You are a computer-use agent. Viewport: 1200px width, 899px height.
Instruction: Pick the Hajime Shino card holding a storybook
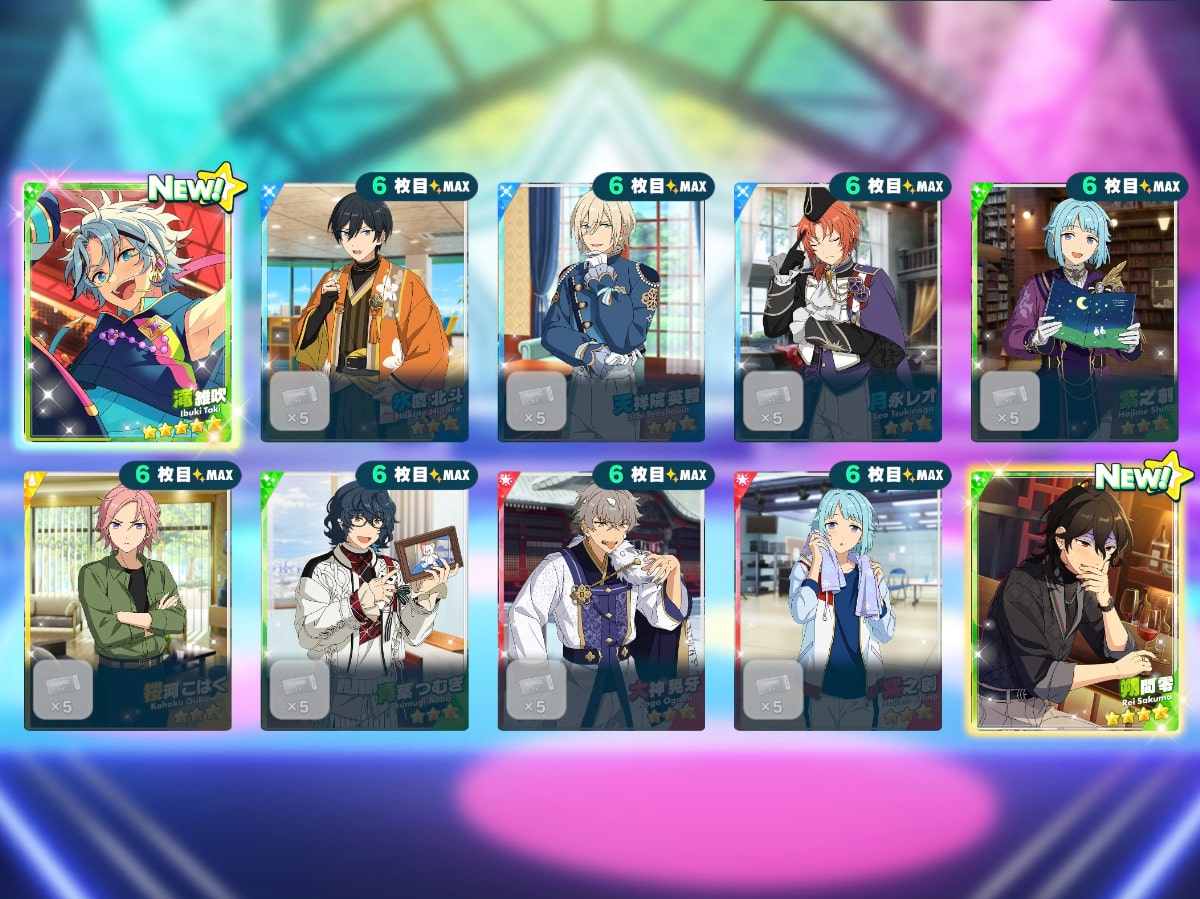(x=1074, y=311)
